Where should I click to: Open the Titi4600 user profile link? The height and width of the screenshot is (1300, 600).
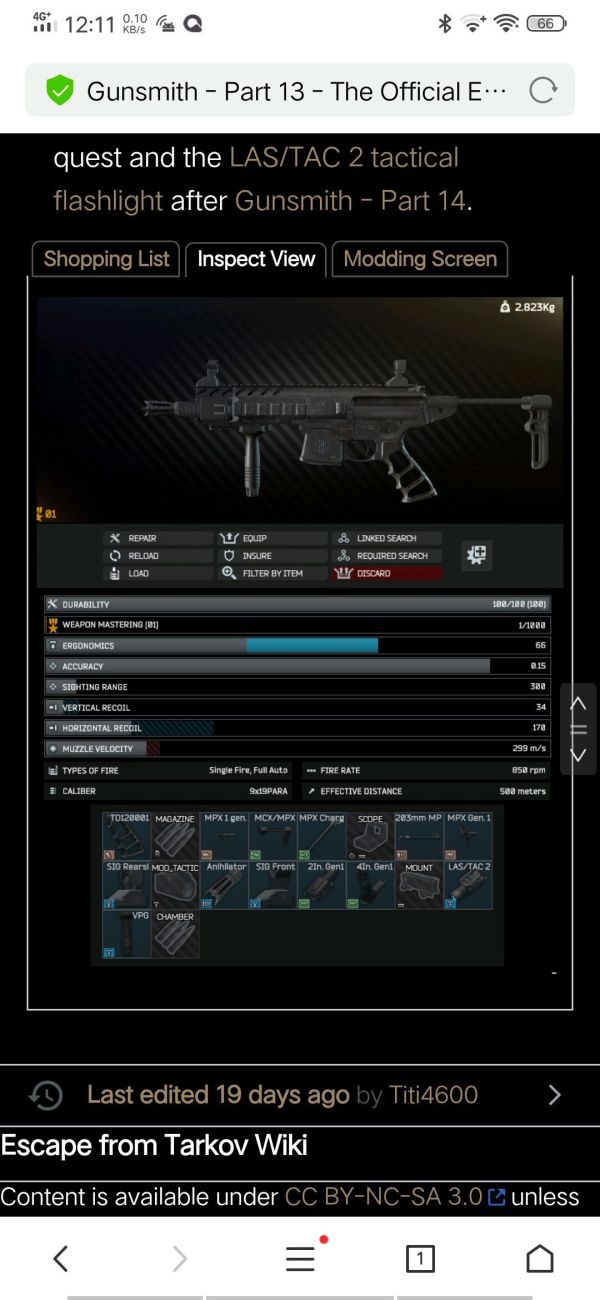(x=433, y=1095)
